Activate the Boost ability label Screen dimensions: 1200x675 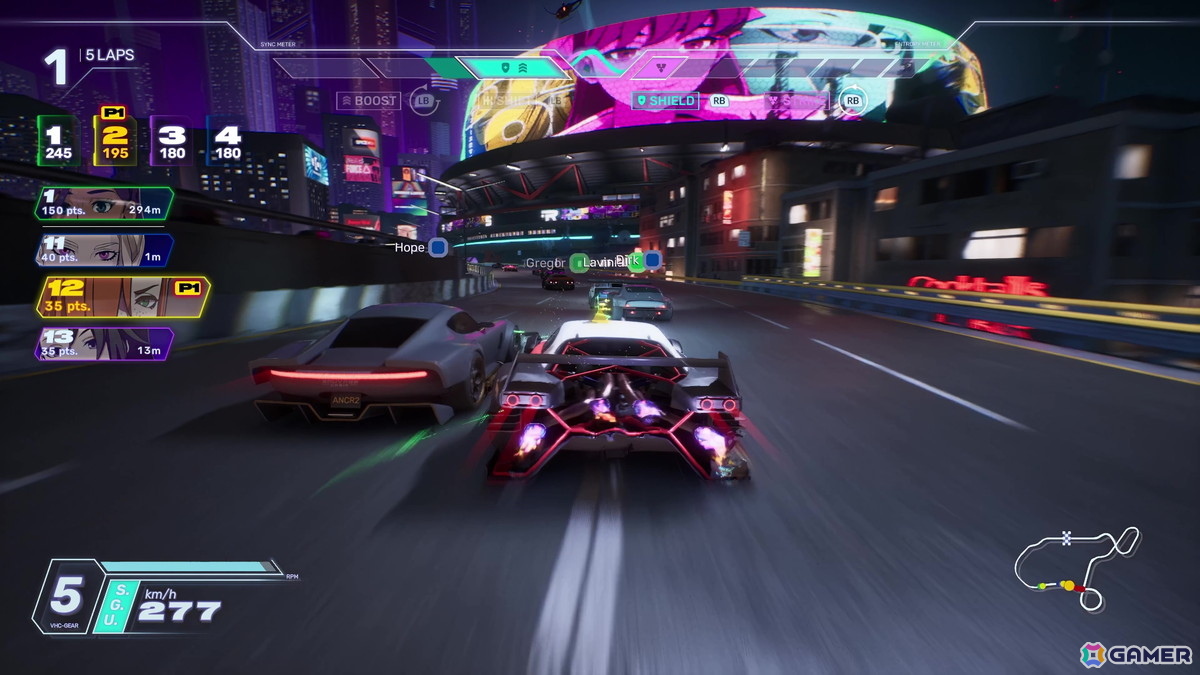tap(368, 101)
